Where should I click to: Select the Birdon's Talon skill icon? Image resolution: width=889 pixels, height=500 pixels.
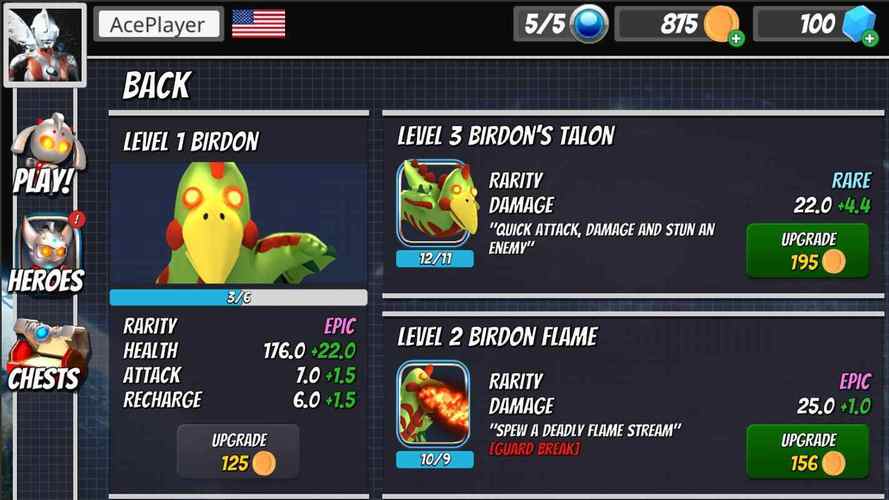coord(435,203)
